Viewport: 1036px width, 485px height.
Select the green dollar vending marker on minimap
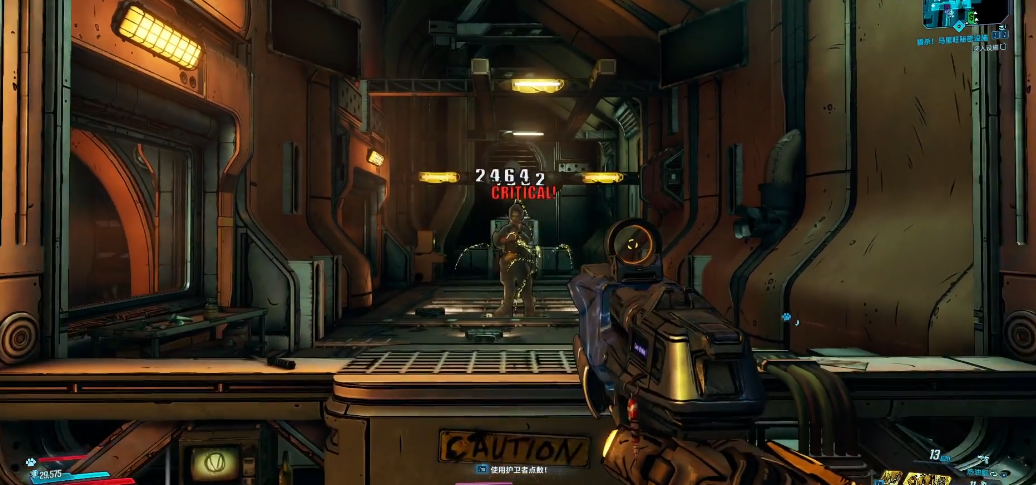coord(971,17)
